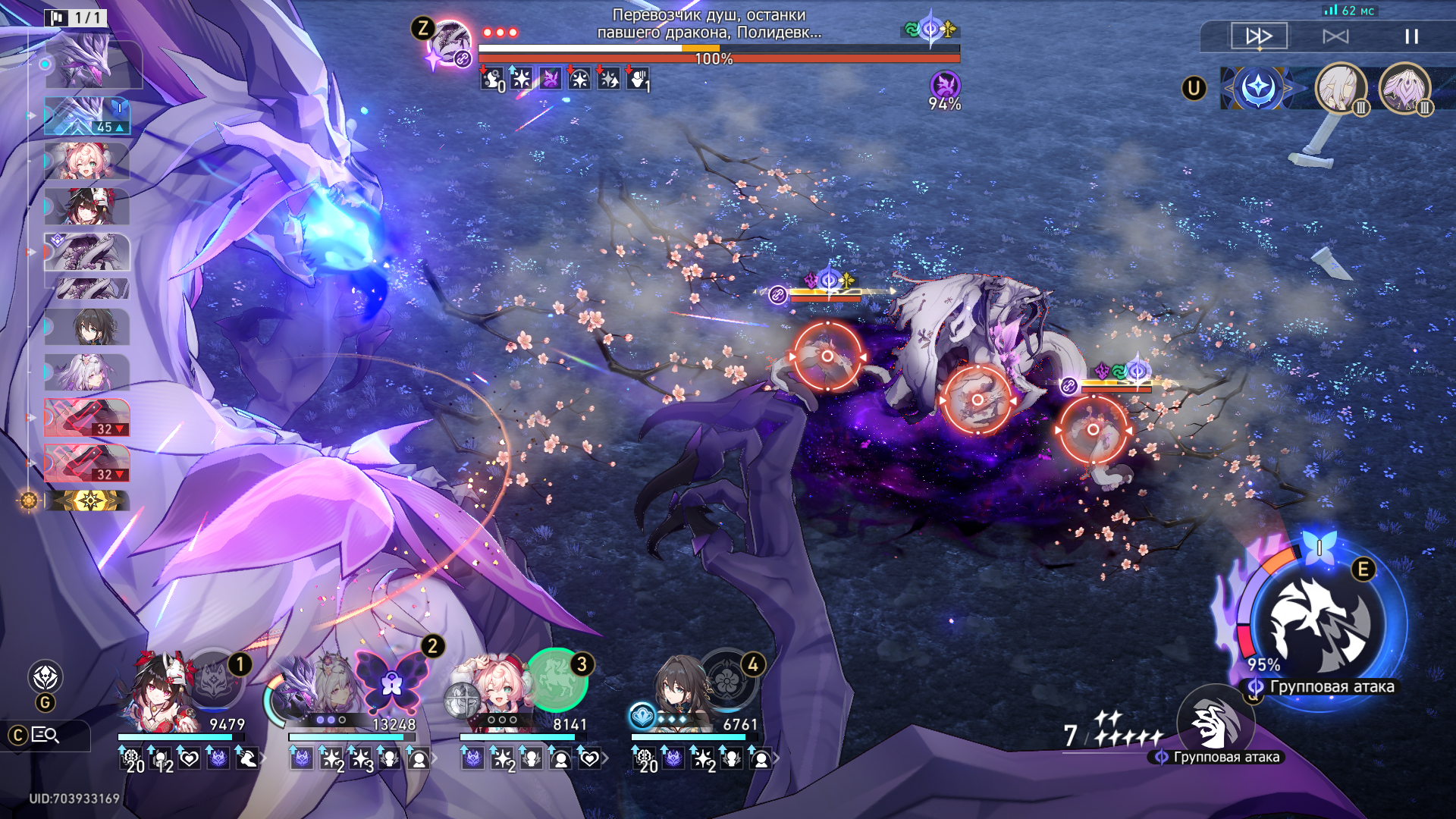Screen dimensions: 1456x819
Task: Select the golden sun turn-order entry
Action: pyautogui.click(x=88, y=500)
